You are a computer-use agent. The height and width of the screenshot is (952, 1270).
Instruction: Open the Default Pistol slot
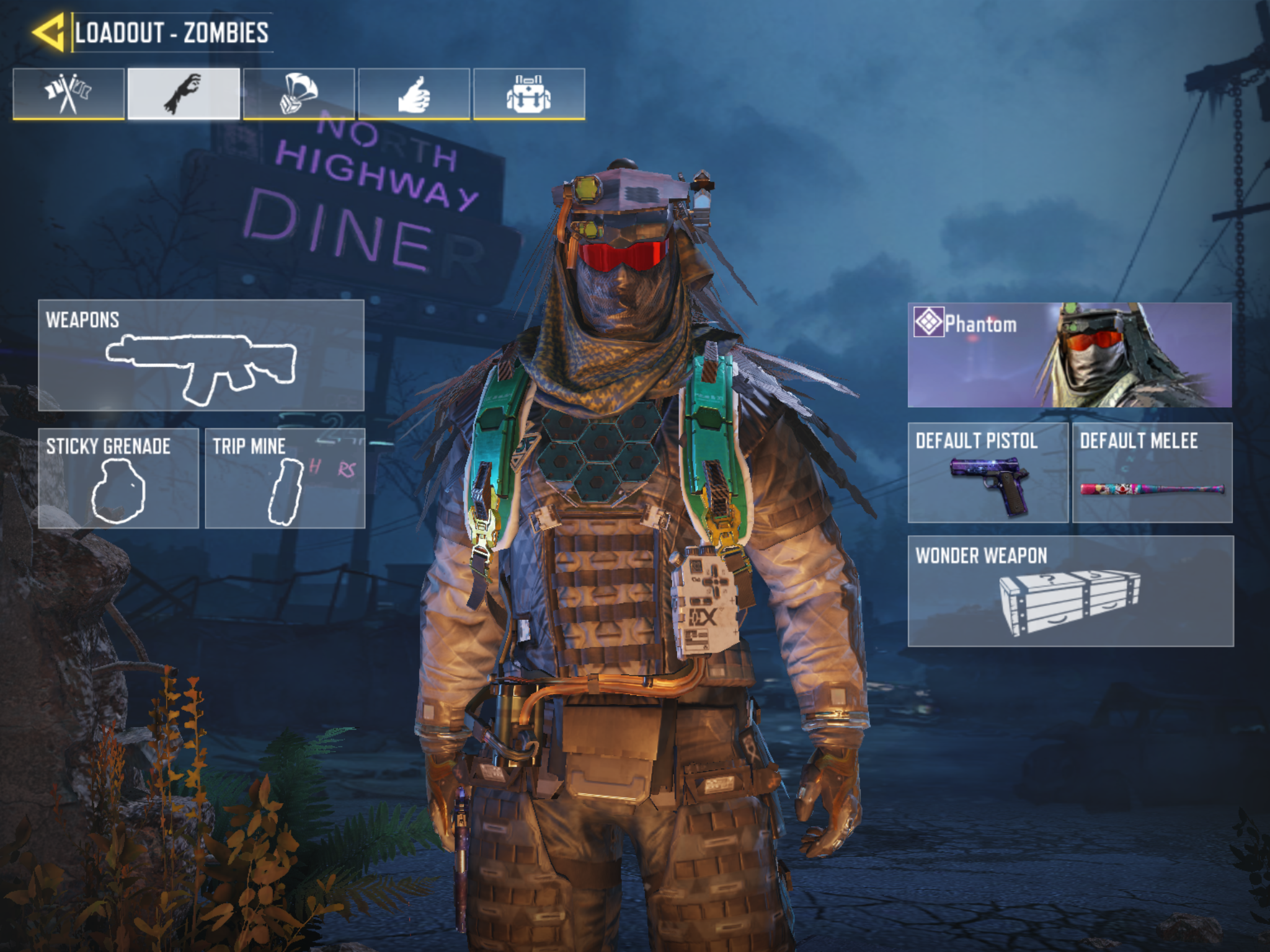click(988, 473)
